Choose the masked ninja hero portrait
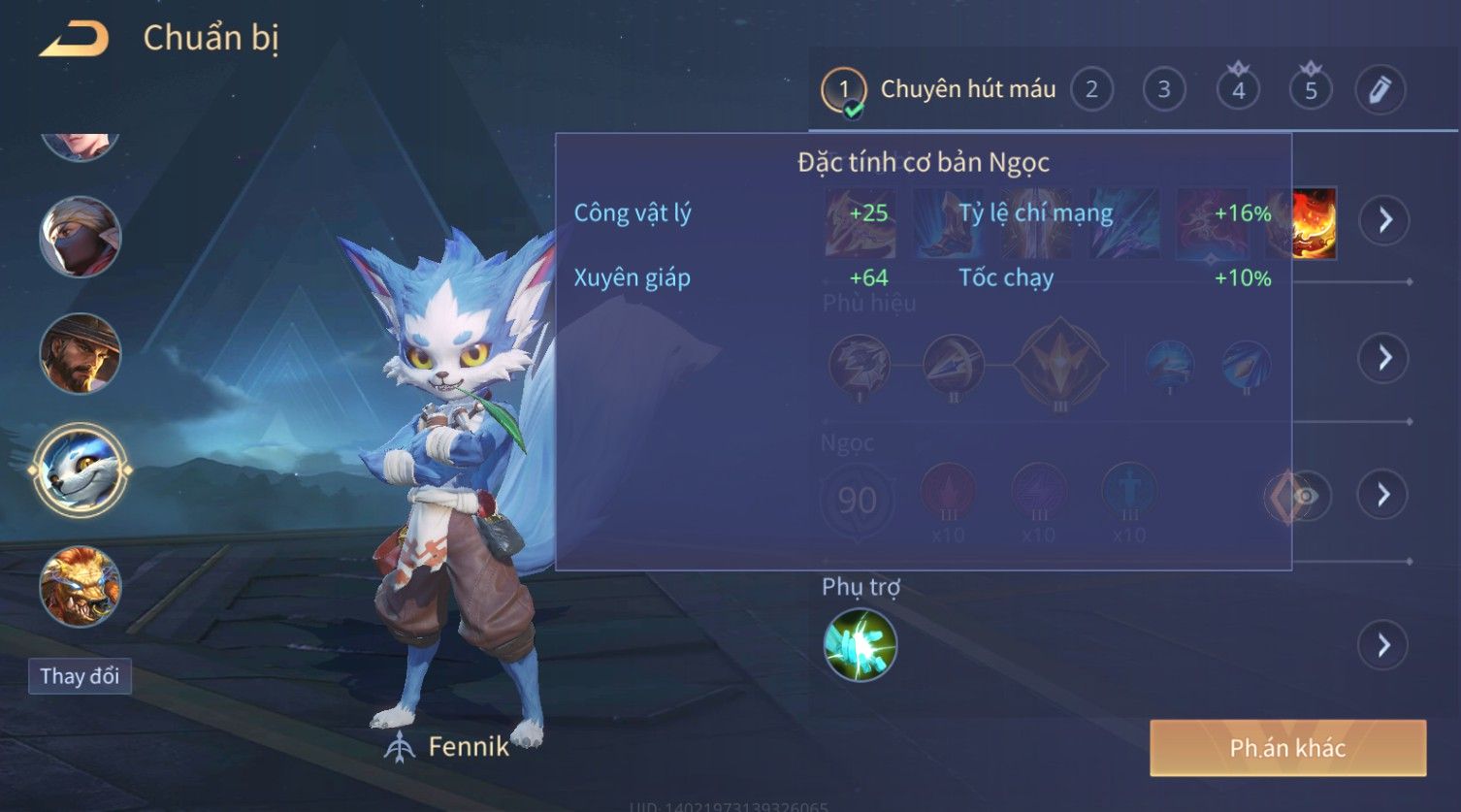The height and width of the screenshot is (812, 1461). click(x=80, y=237)
